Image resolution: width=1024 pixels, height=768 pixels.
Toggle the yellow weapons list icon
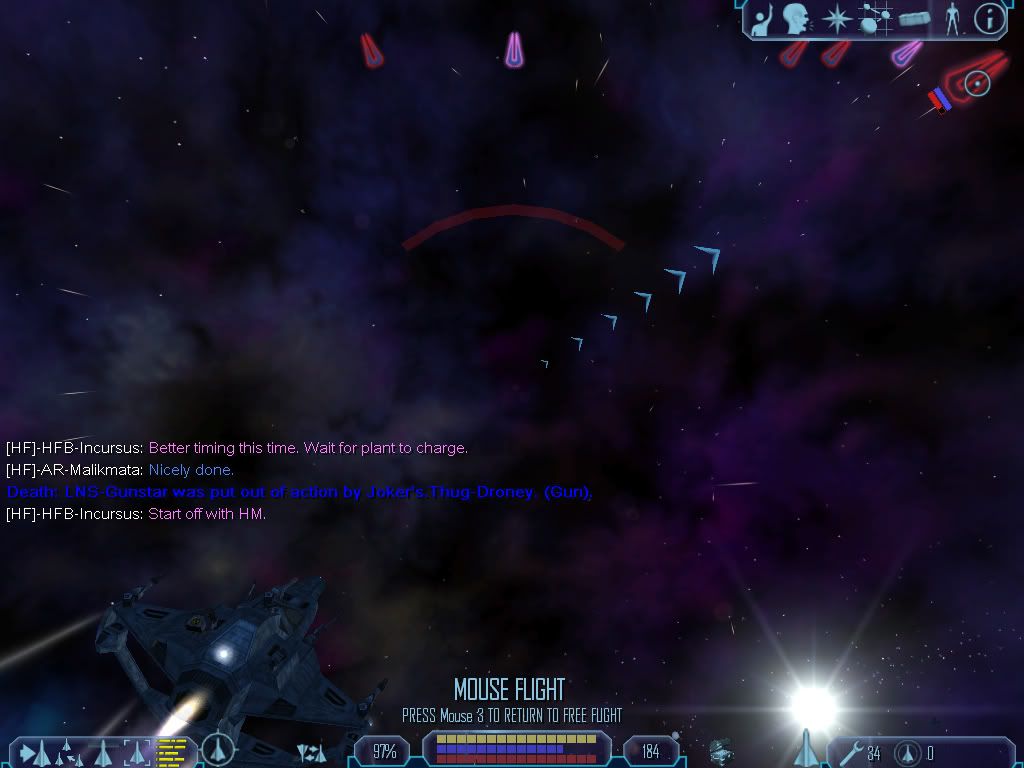click(173, 751)
